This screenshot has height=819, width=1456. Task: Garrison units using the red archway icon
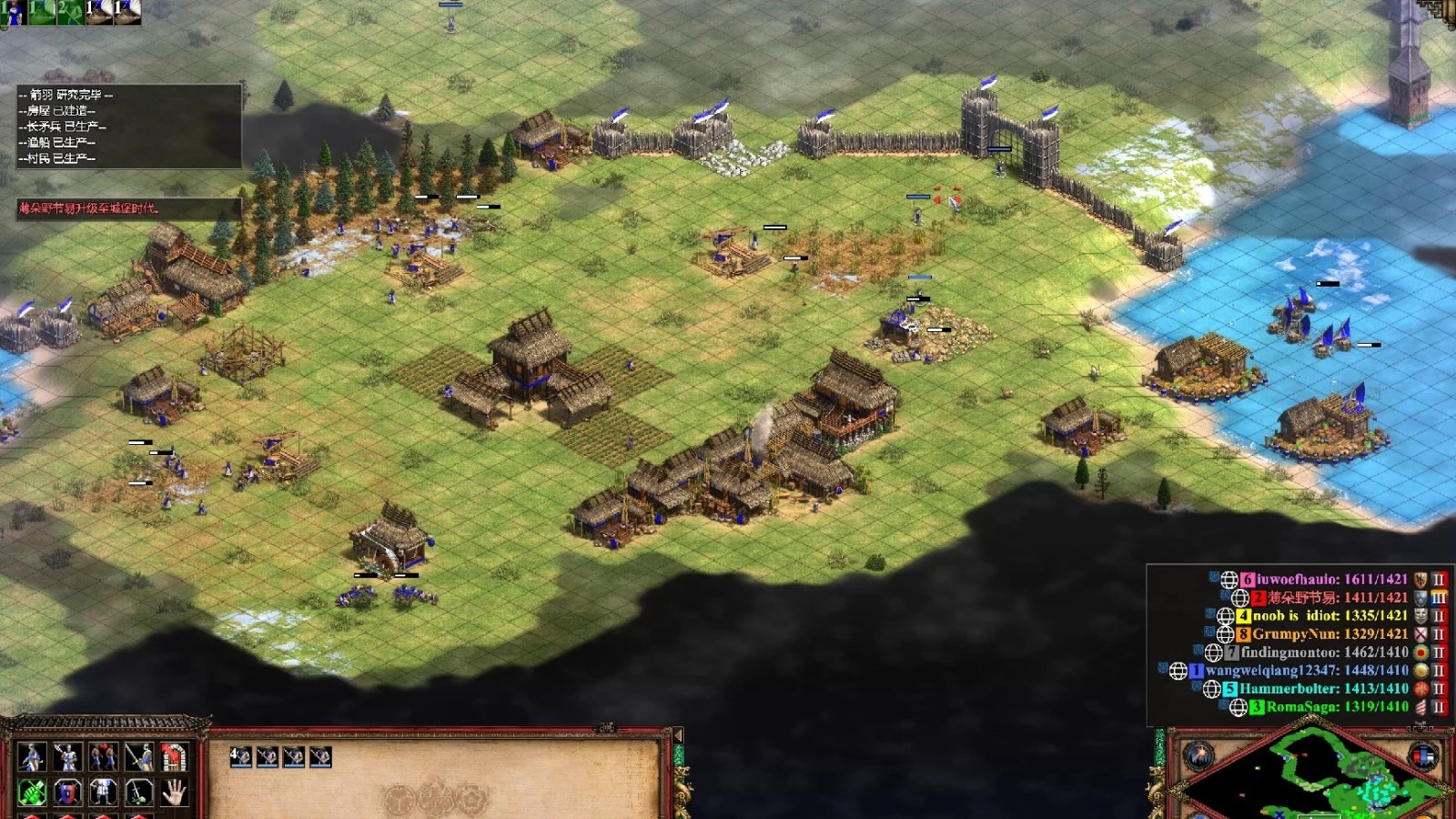pyautogui.click(x=174, y=756)
